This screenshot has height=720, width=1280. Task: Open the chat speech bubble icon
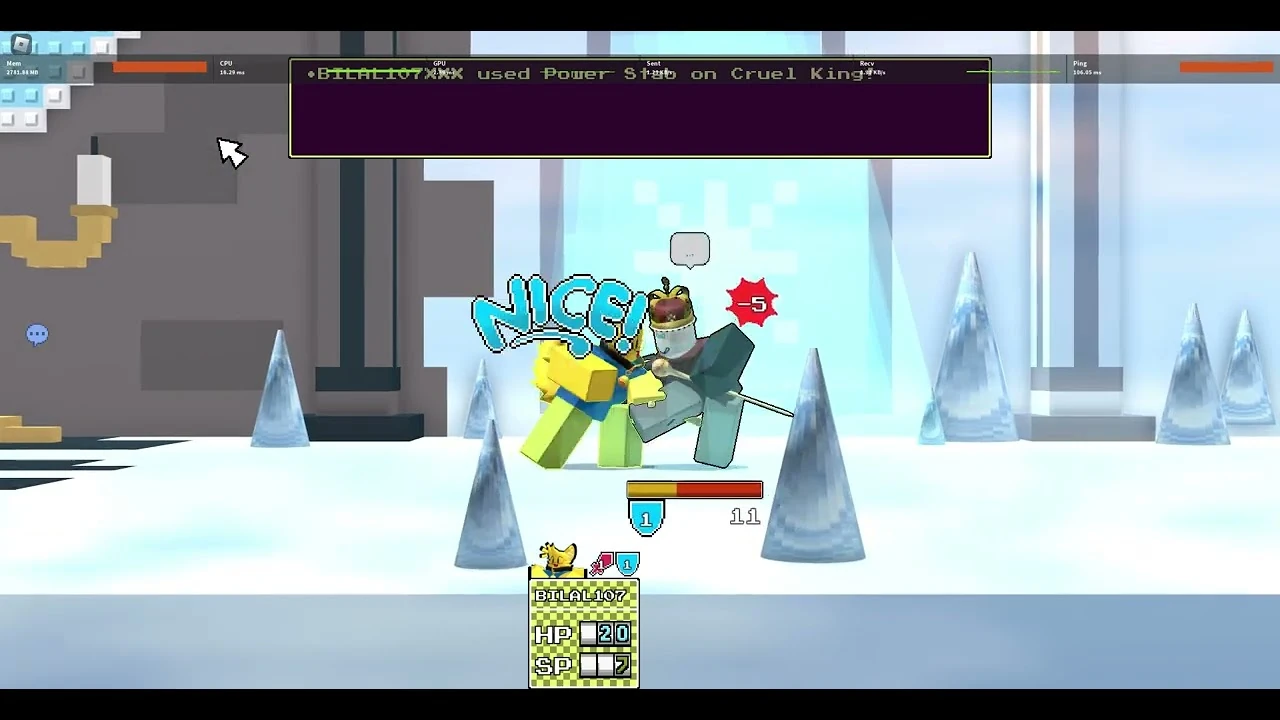[x=37, y=334]
